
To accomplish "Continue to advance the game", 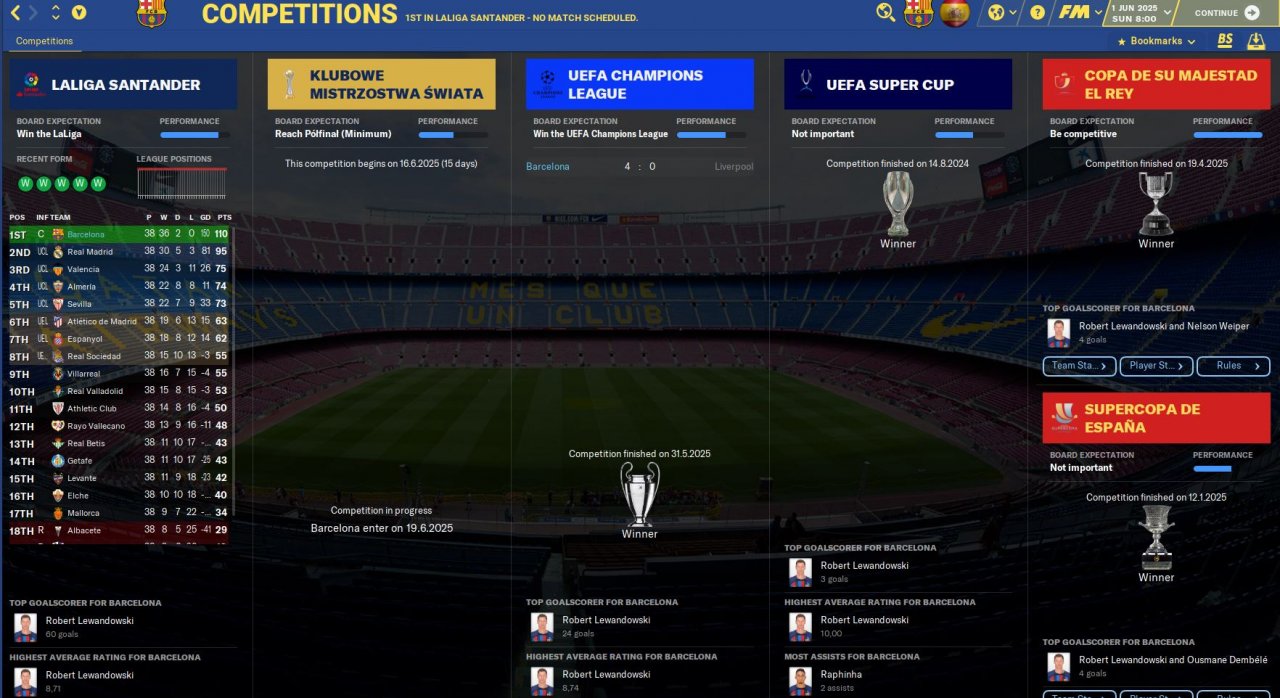I will point(1226,13).
